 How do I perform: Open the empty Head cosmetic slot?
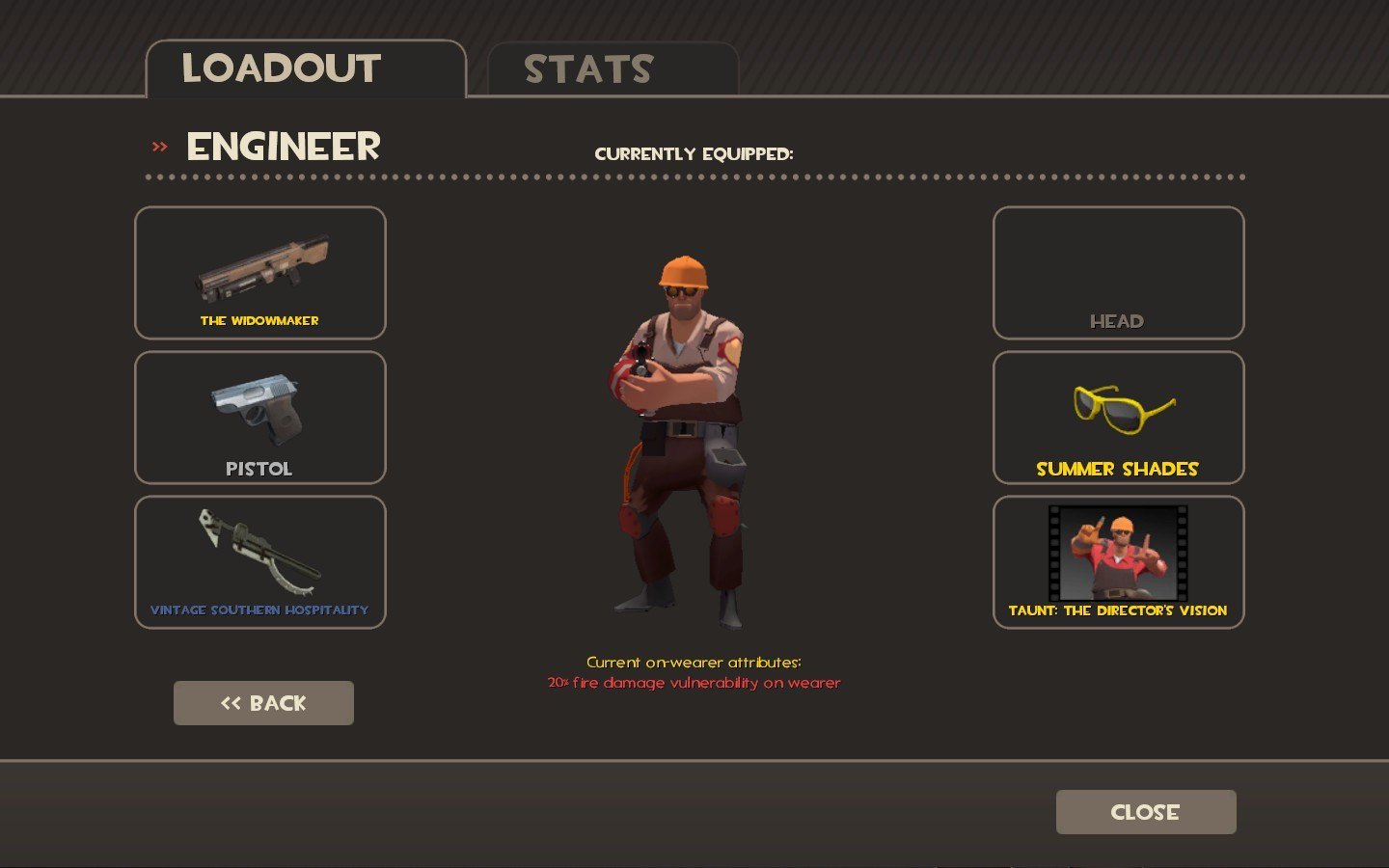point(1118,273)
